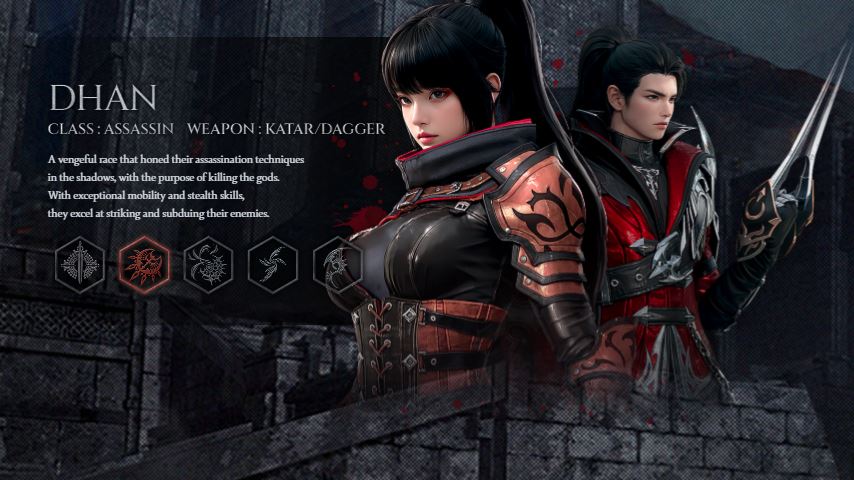Switch to the swirling pinwheel emblem
This screenshot has height=480, width=854.
[272, 265]
